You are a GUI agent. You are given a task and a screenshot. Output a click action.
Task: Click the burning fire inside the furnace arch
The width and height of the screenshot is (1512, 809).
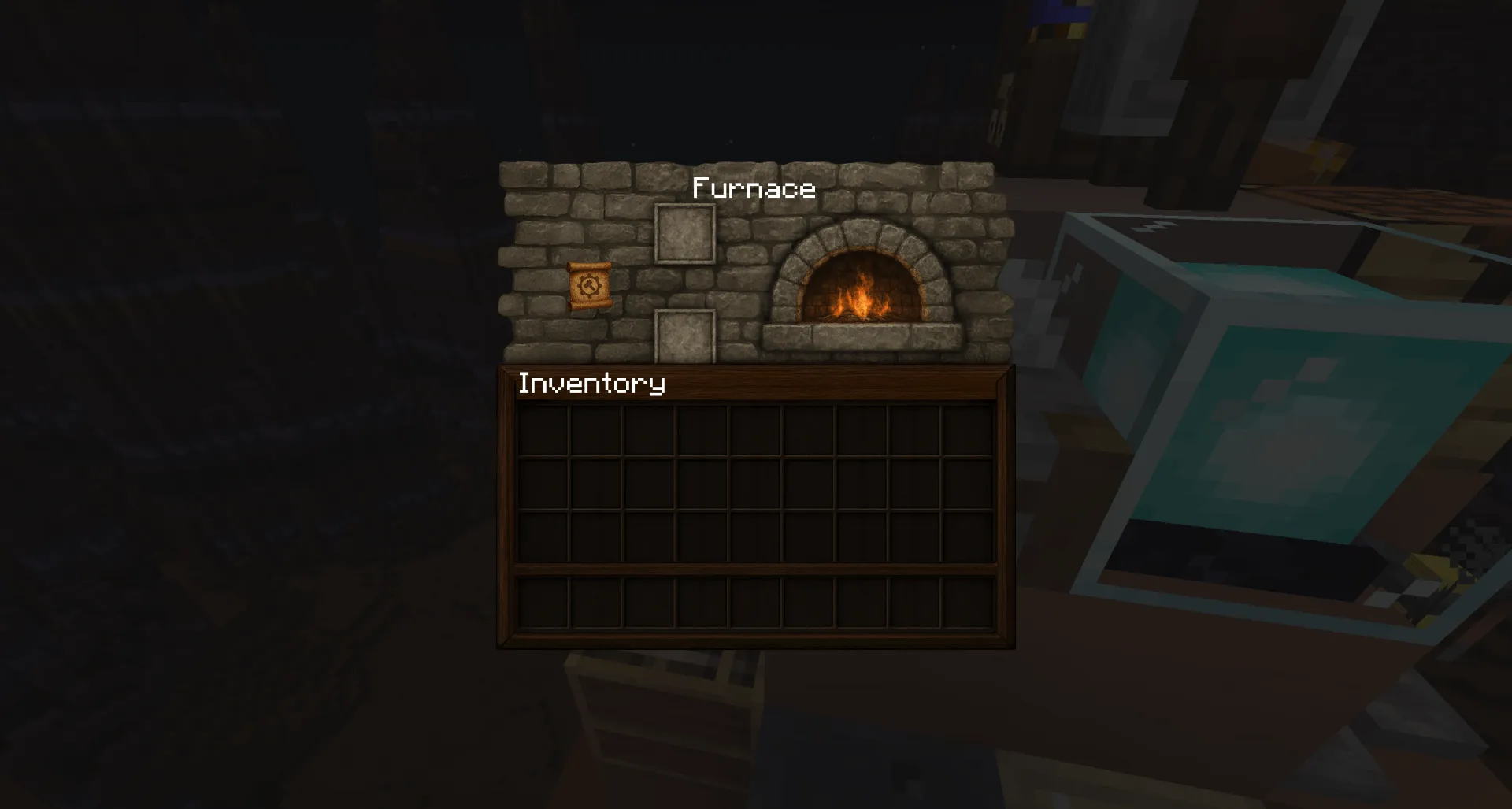862,298
